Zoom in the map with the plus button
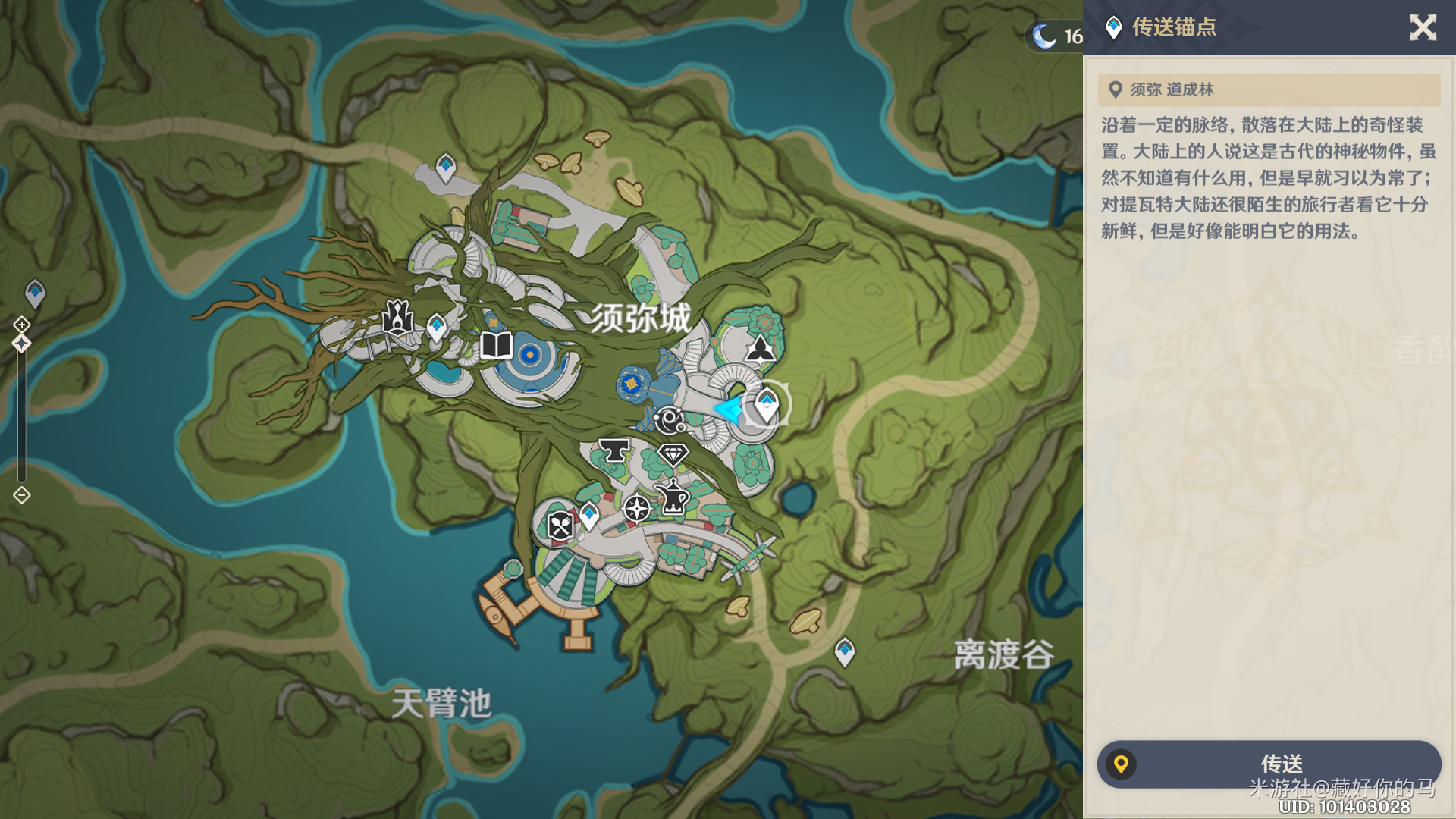This screenshot has height=819, width=1456. click(21, 325)
